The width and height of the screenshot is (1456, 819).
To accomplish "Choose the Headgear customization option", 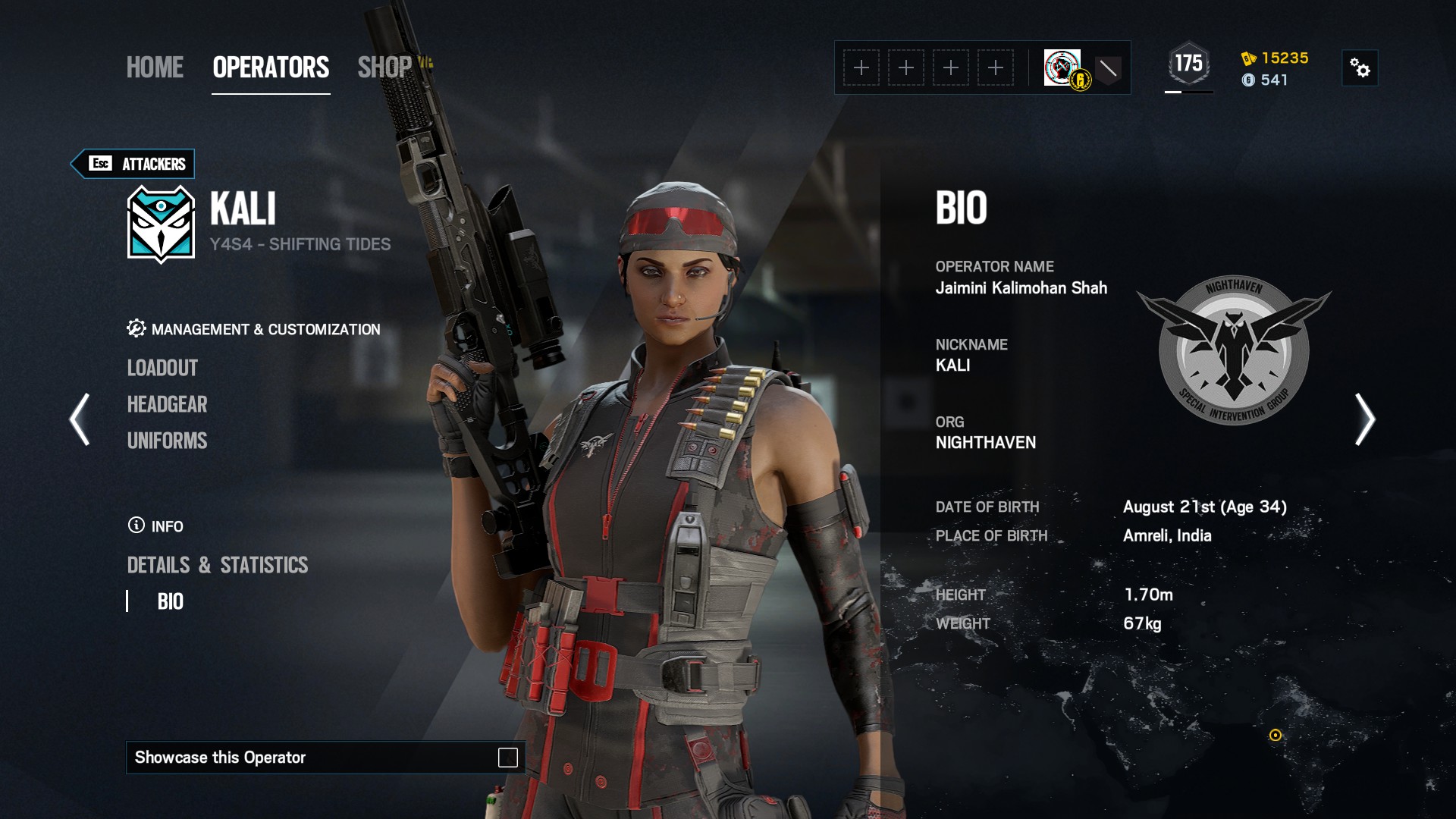I will pos(167,404).
